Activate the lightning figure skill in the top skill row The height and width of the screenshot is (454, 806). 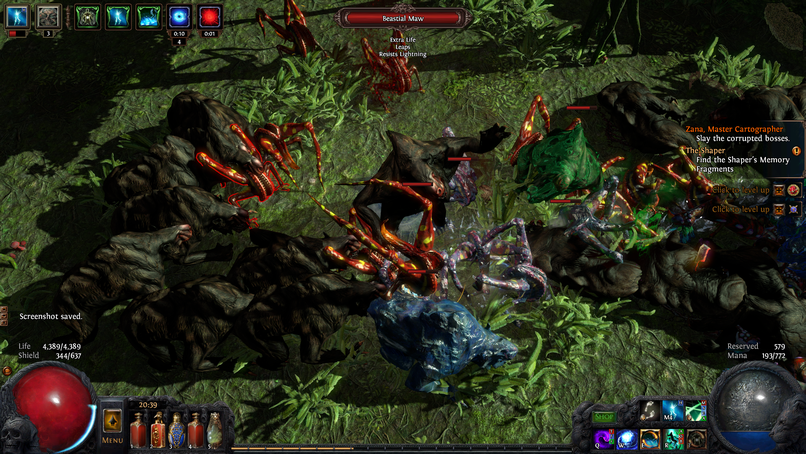pos(674,411)
